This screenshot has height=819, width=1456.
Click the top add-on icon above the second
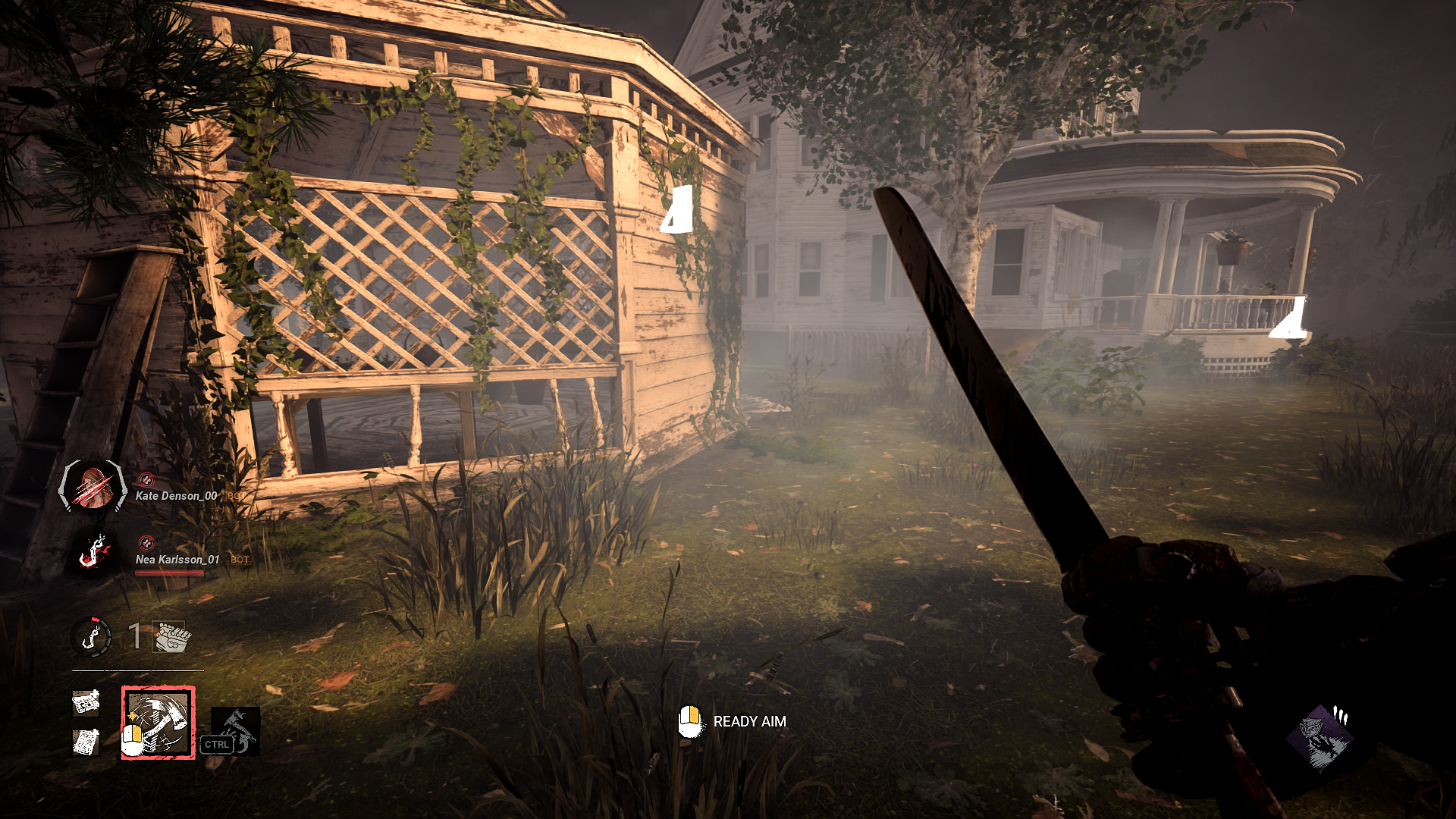coord(86,704)
